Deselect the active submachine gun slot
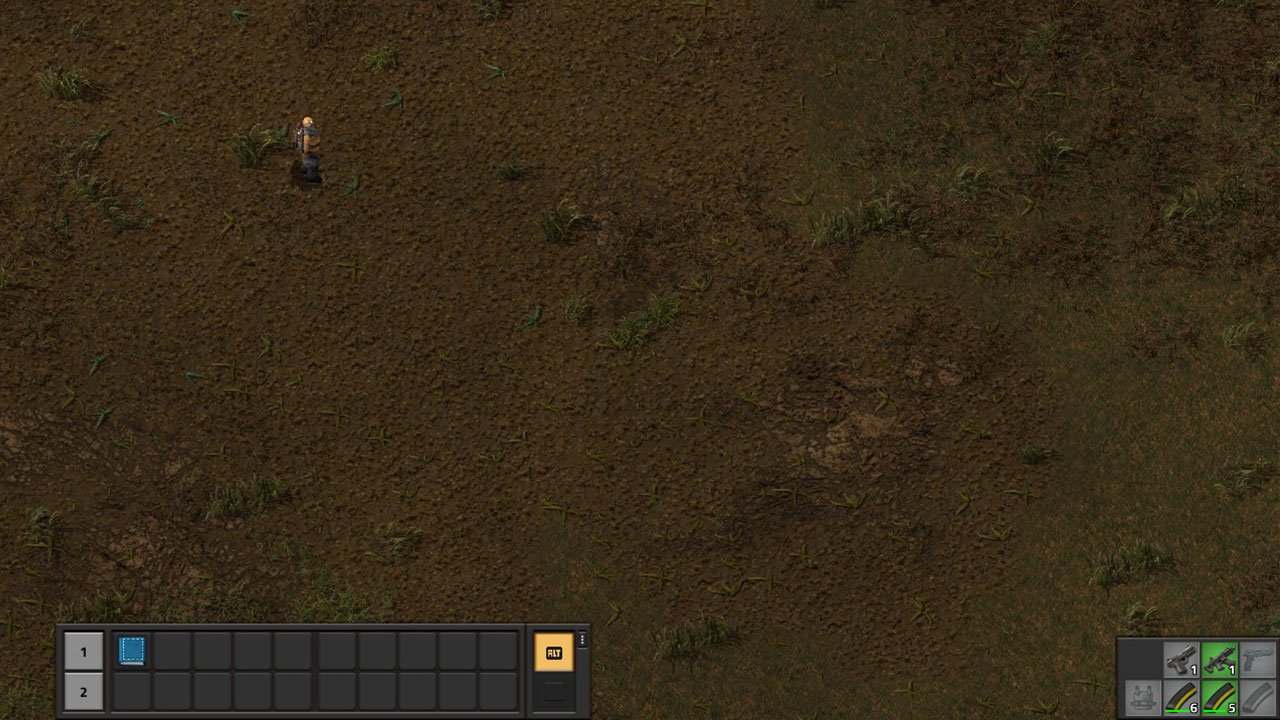 pyautogui.click(x=1220, y=659)
